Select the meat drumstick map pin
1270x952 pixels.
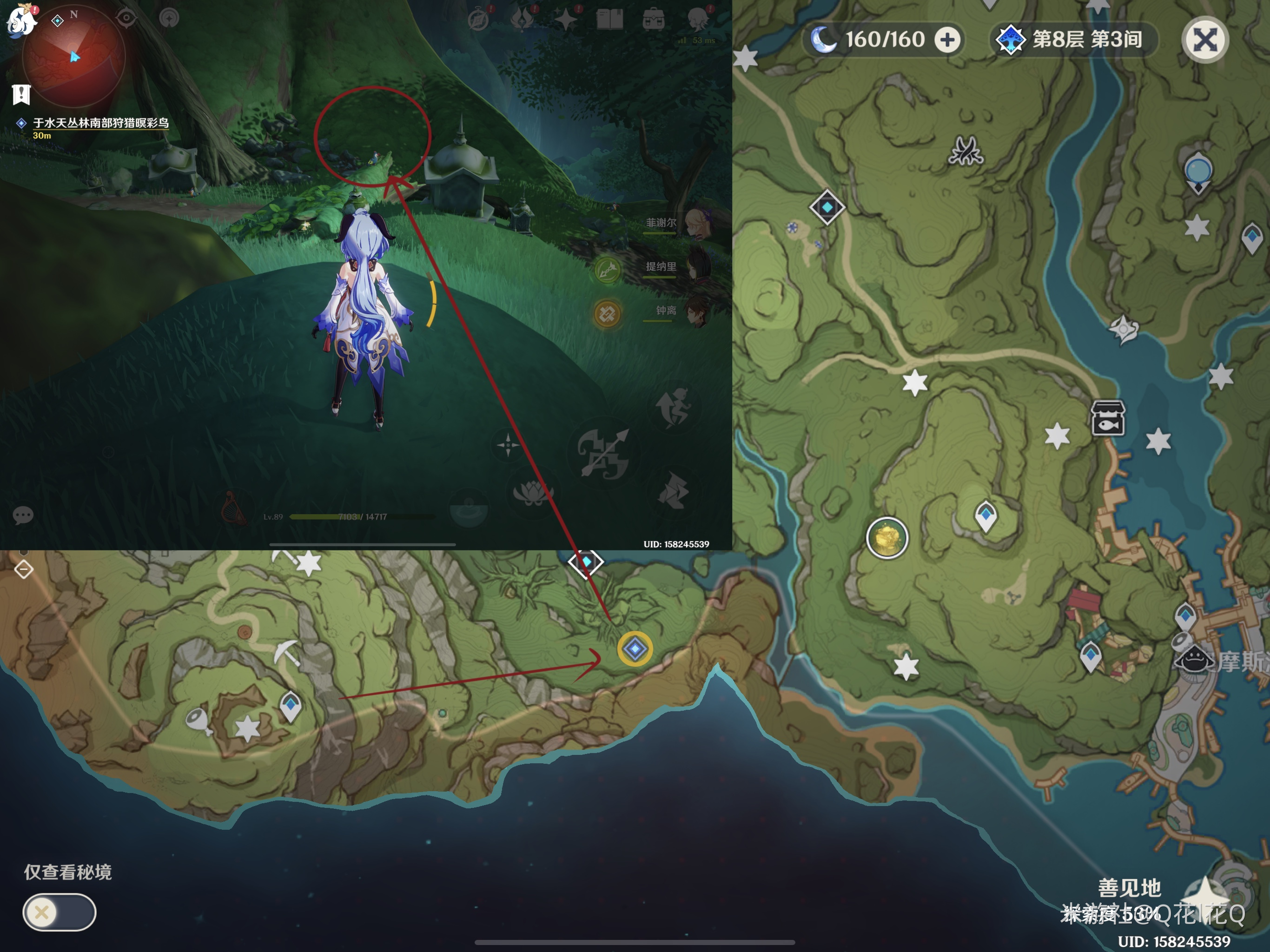point(198,721)
